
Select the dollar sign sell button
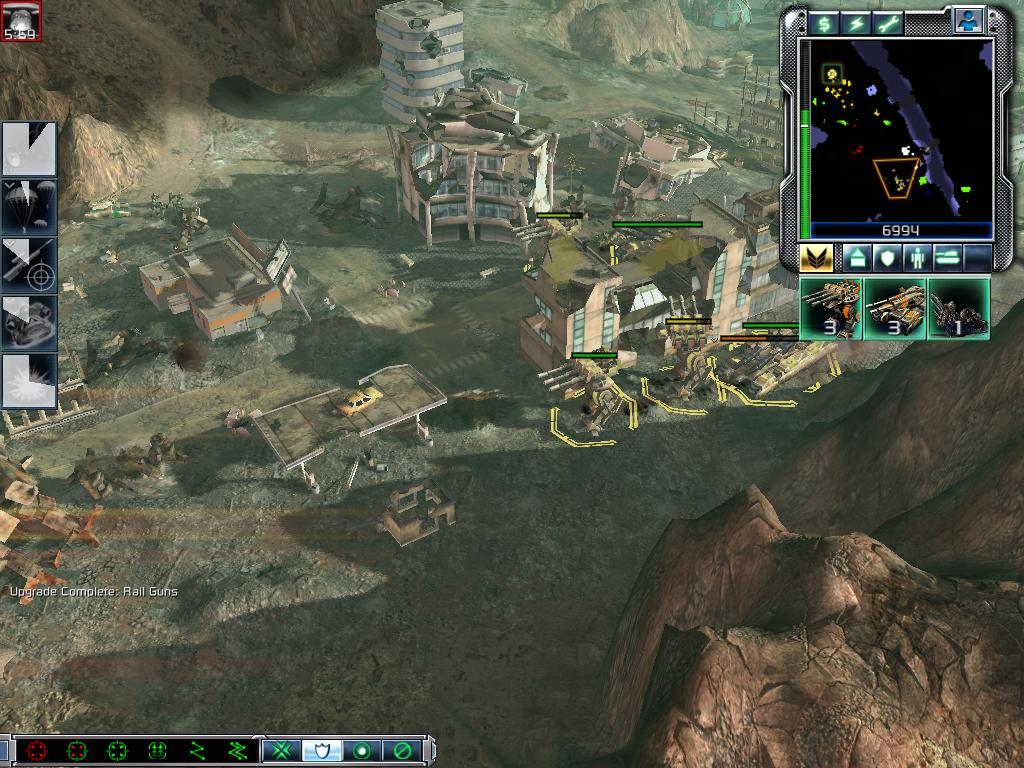click(x=823, y=23)
